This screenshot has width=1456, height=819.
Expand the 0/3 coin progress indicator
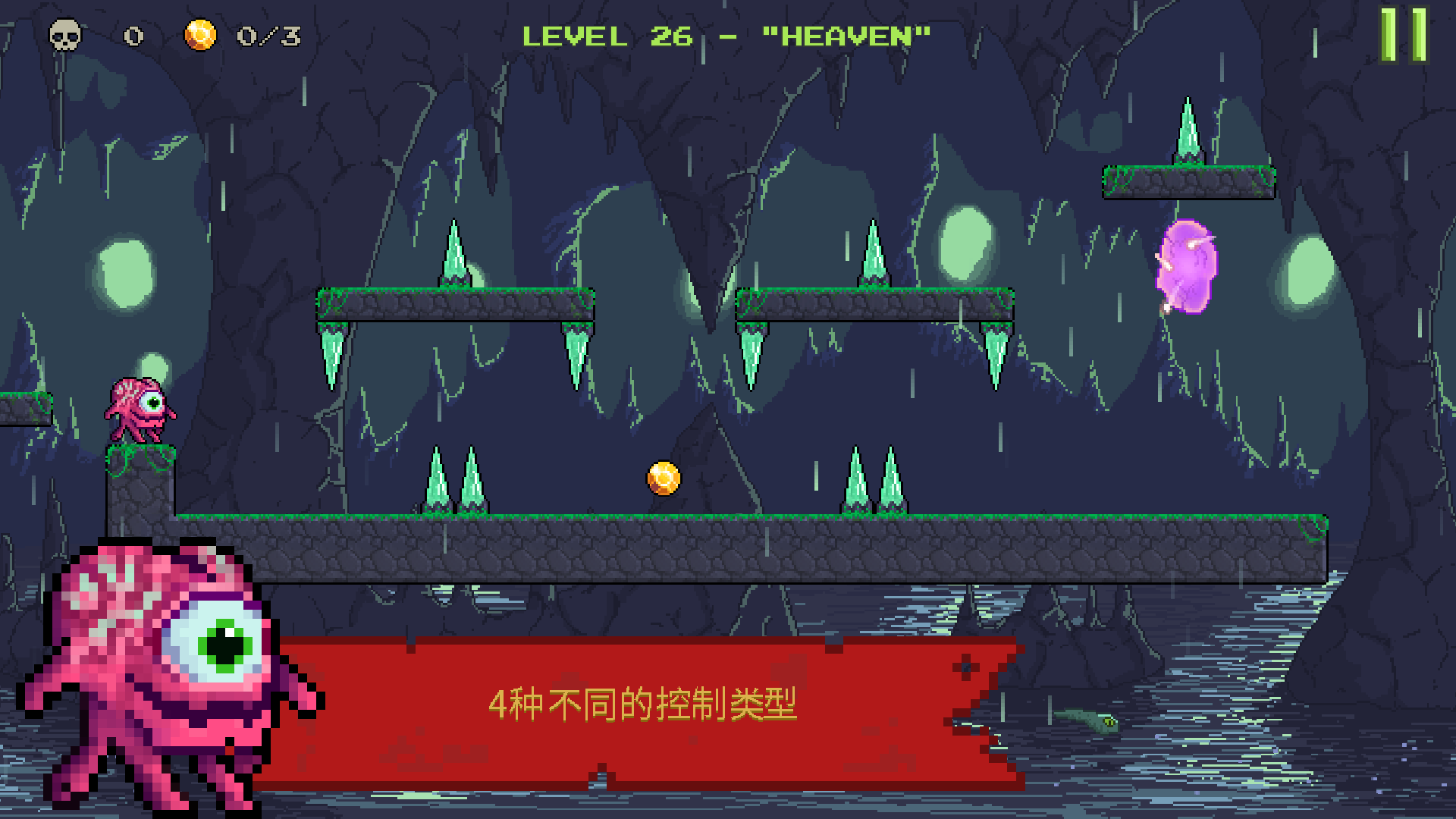267,34
